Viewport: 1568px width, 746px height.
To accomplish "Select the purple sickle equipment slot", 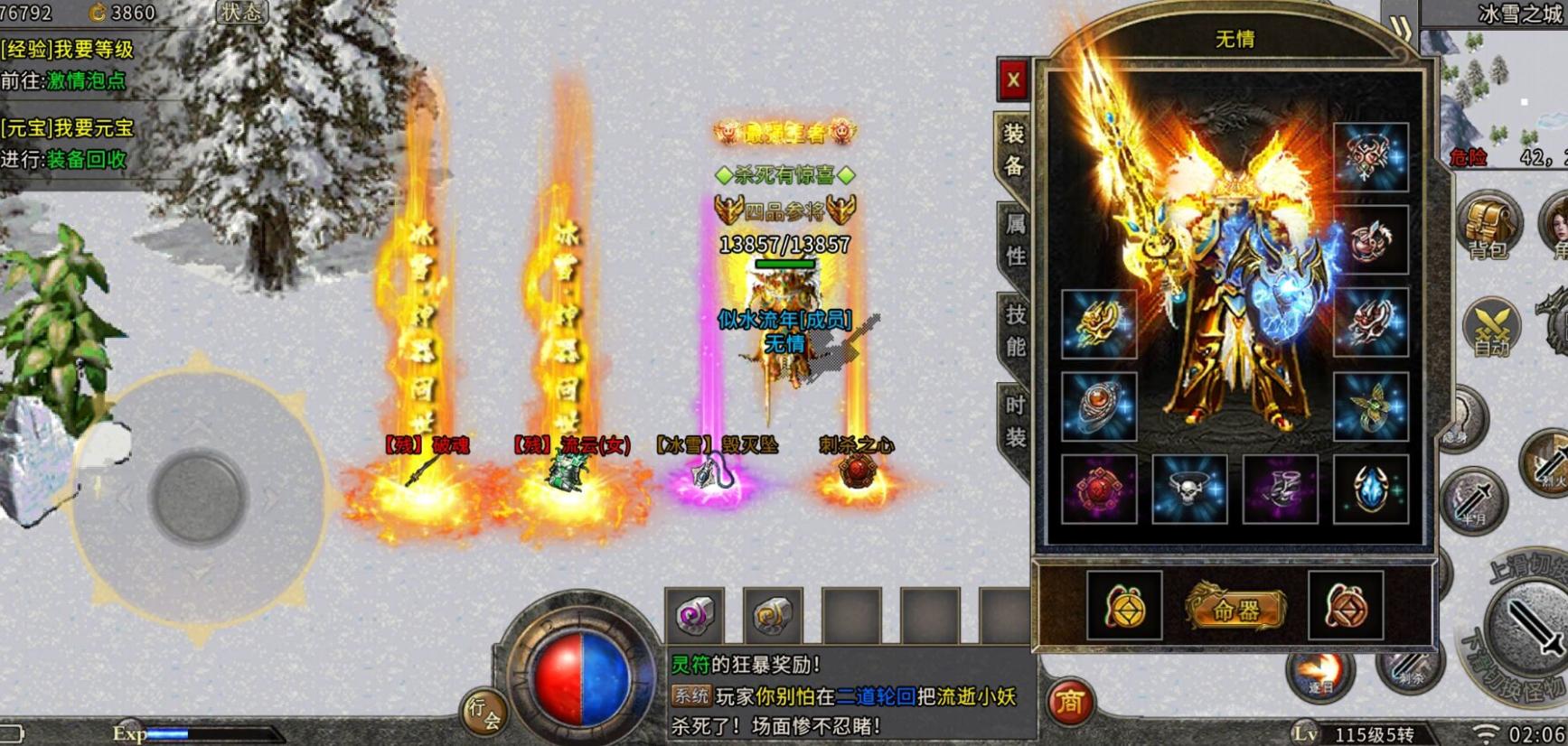I will pos(1280,490).
